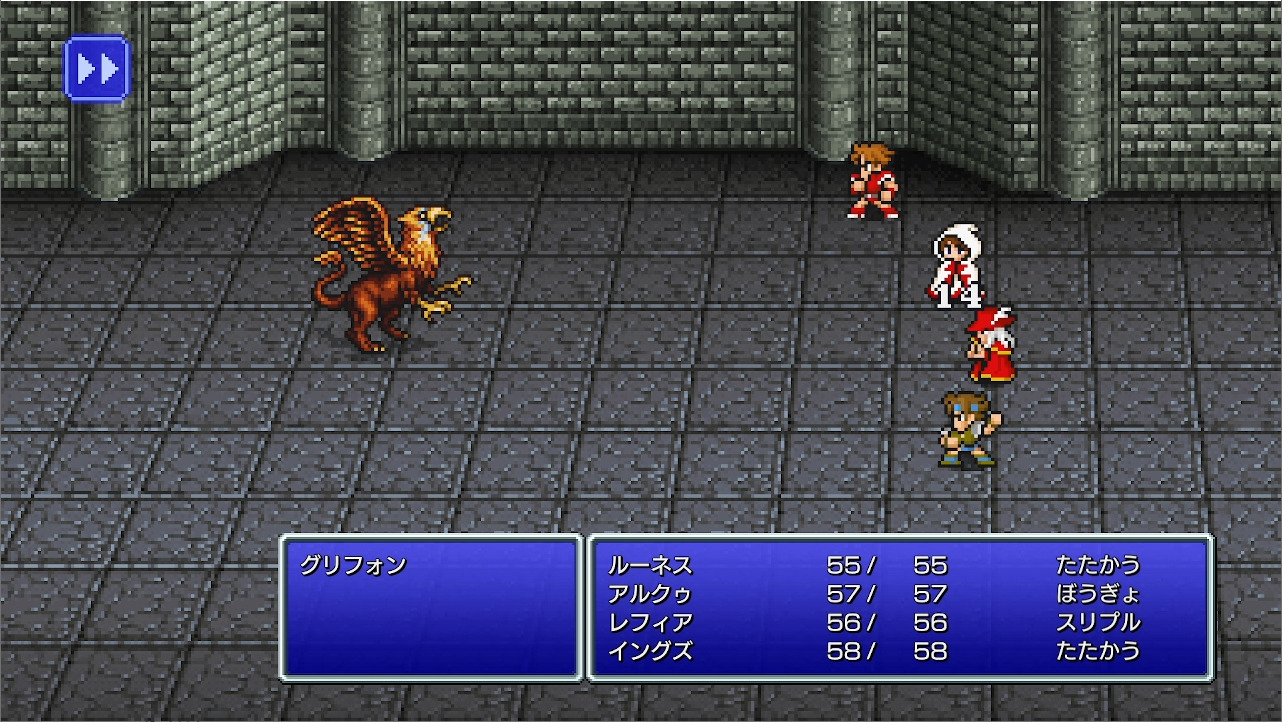The width and height of the screenshot is (1282, 722).
Task: Select the Griffon enemy sprite
Action: [390, 280]
